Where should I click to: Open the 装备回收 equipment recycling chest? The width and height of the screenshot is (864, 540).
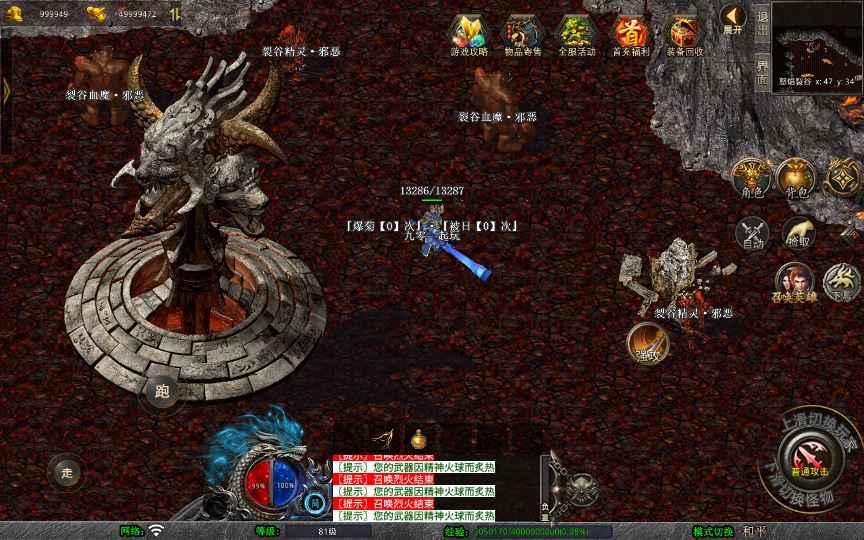click(x=685, y=34)
